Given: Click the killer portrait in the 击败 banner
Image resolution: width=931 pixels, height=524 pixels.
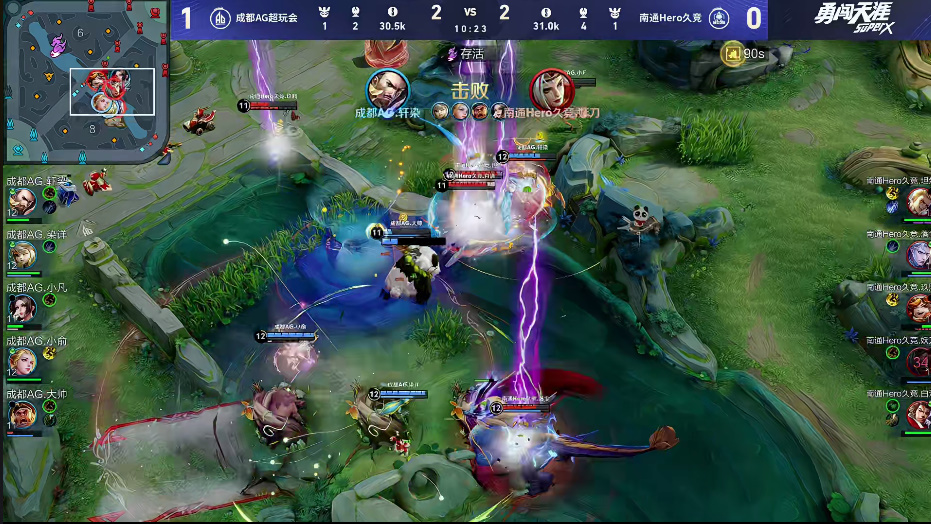Looking at the screenshot, I should pyautogui.click(x=386, y=90).
